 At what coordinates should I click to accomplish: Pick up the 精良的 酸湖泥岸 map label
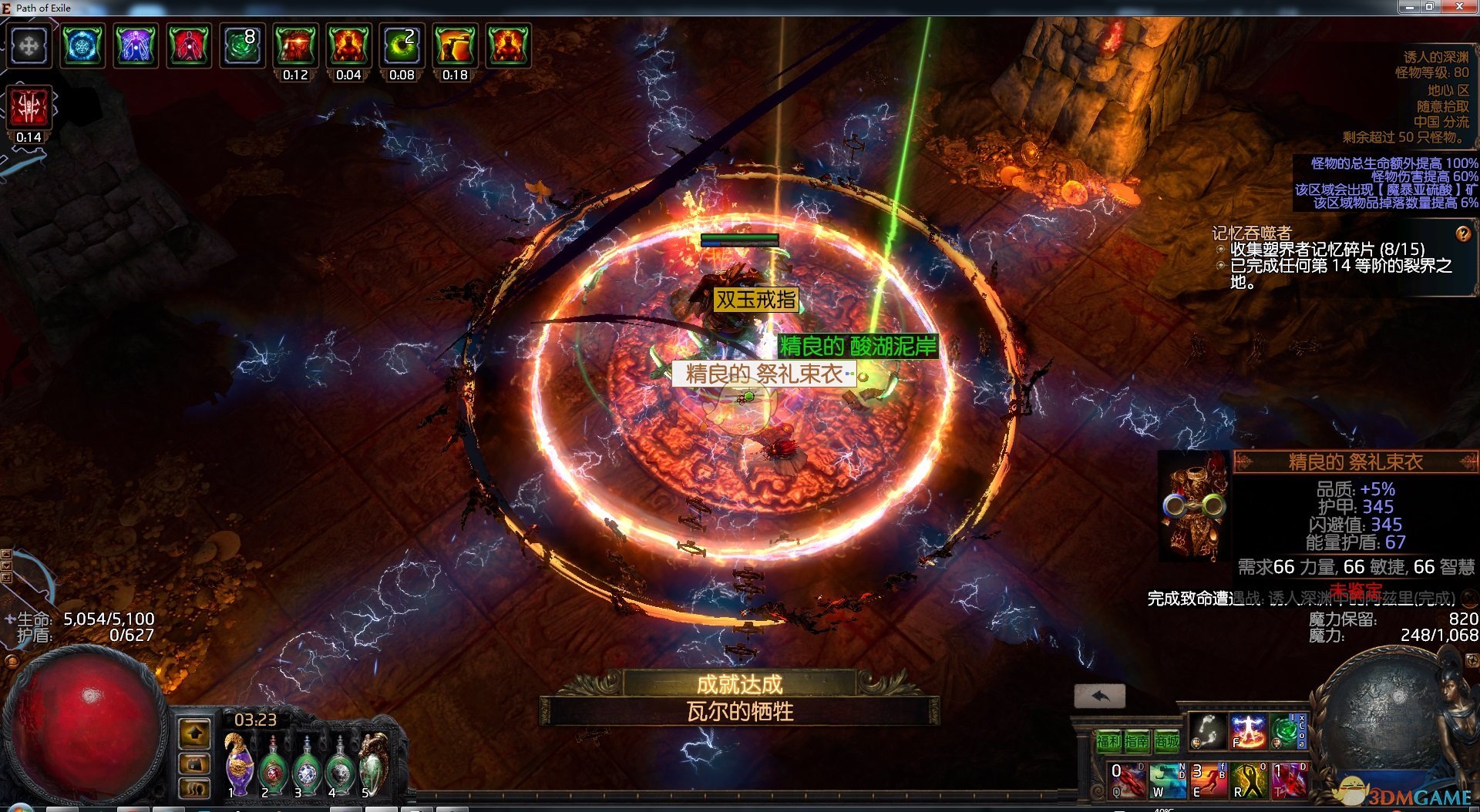click(x=857, y=347)
